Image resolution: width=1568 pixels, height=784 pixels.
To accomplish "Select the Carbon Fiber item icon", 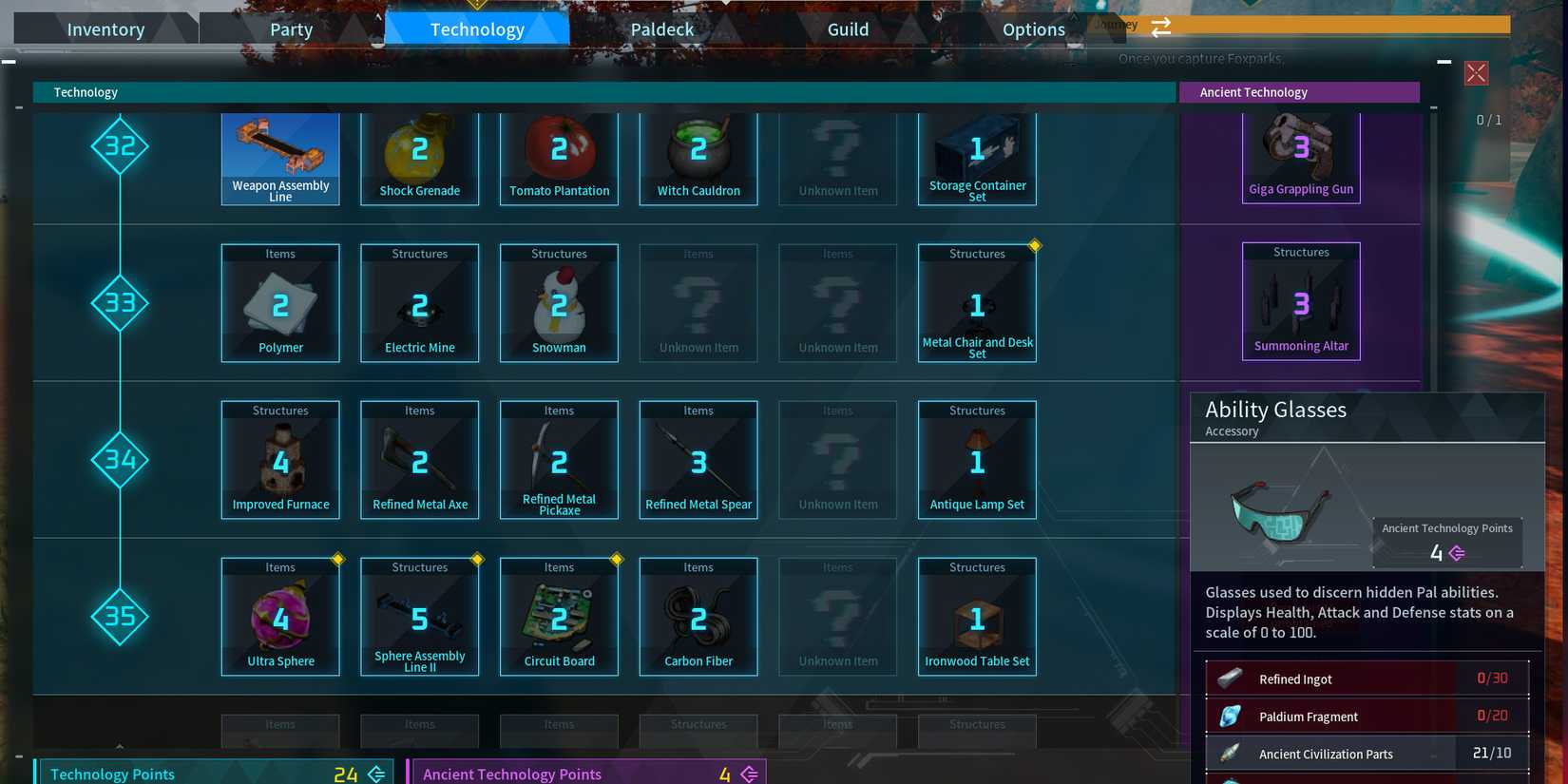I will (x=698, y=618).
